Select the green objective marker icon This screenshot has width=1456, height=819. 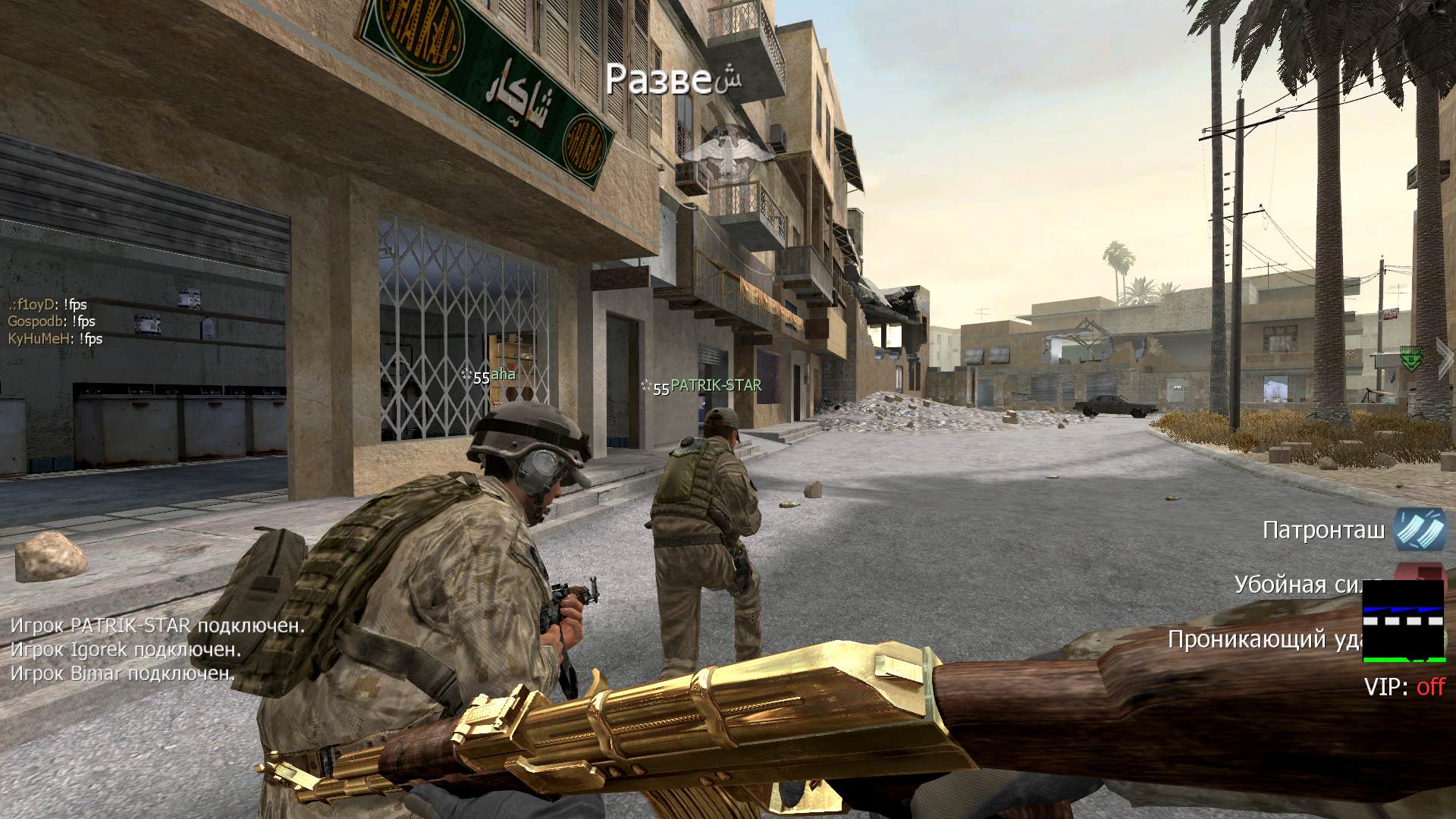pyautogui.click(x=1410, y=358)
